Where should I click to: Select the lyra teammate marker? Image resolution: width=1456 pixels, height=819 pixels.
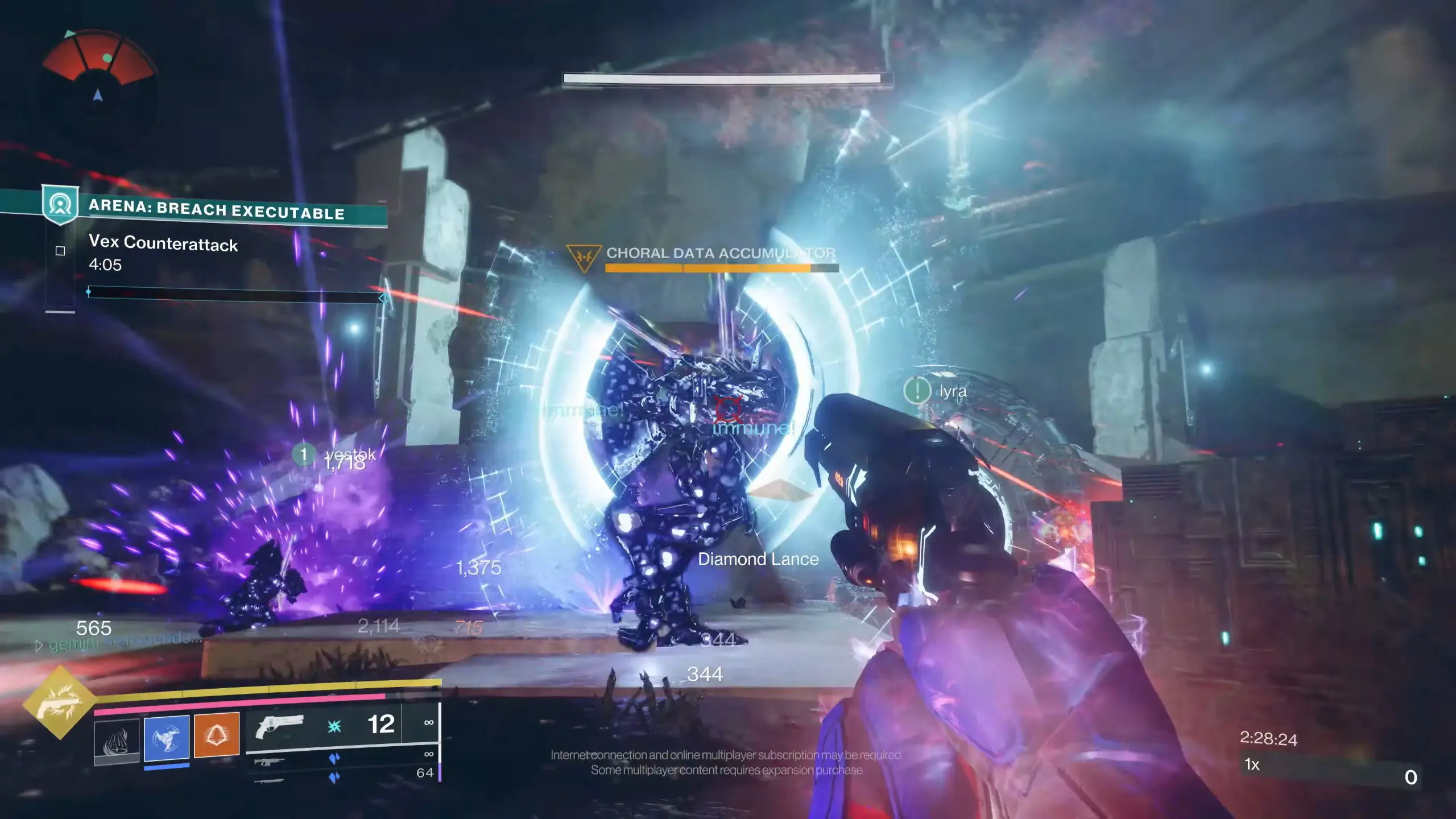[x=917, y=391]
